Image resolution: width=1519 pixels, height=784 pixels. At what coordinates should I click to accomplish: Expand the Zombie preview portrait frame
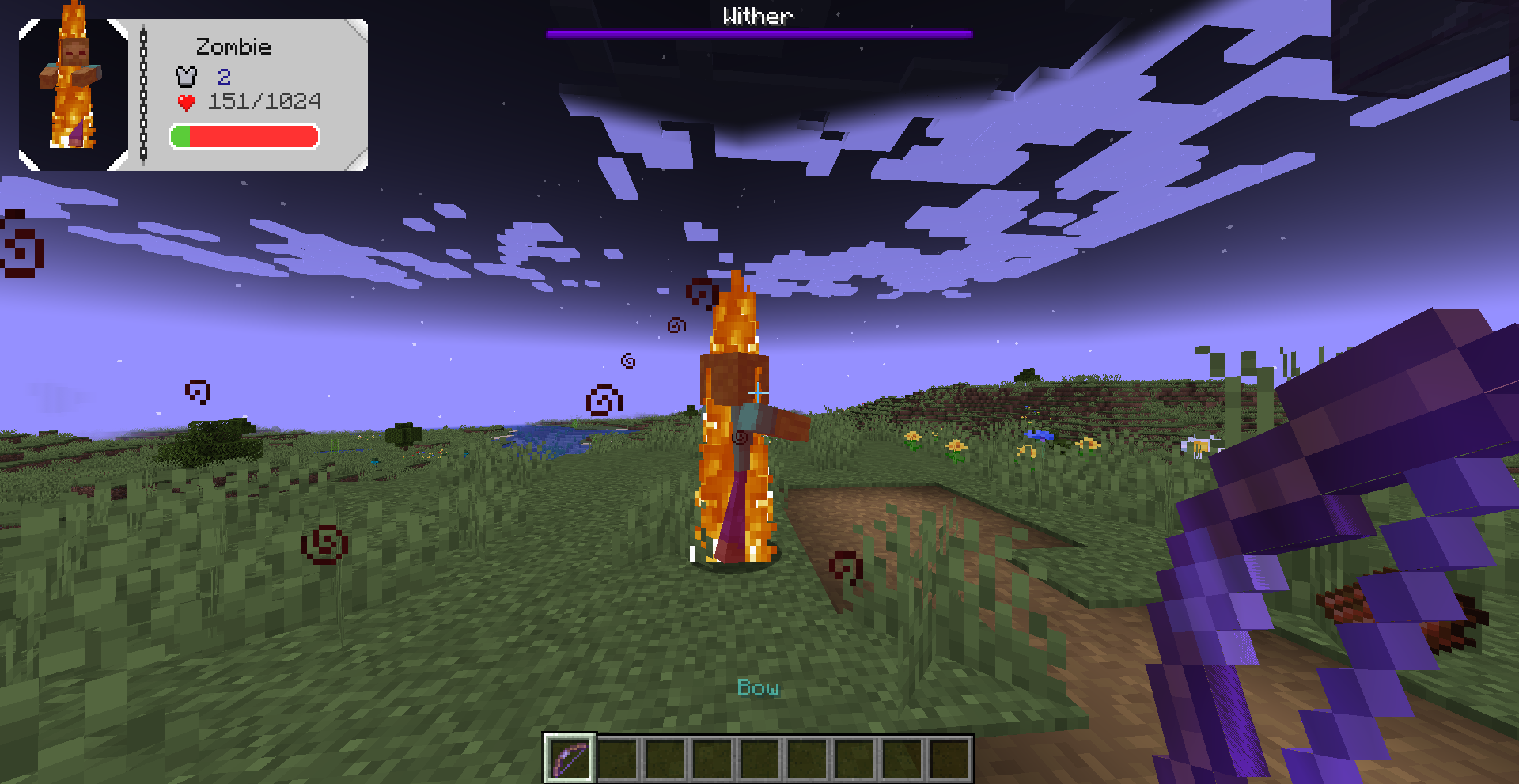coord(73,92)
